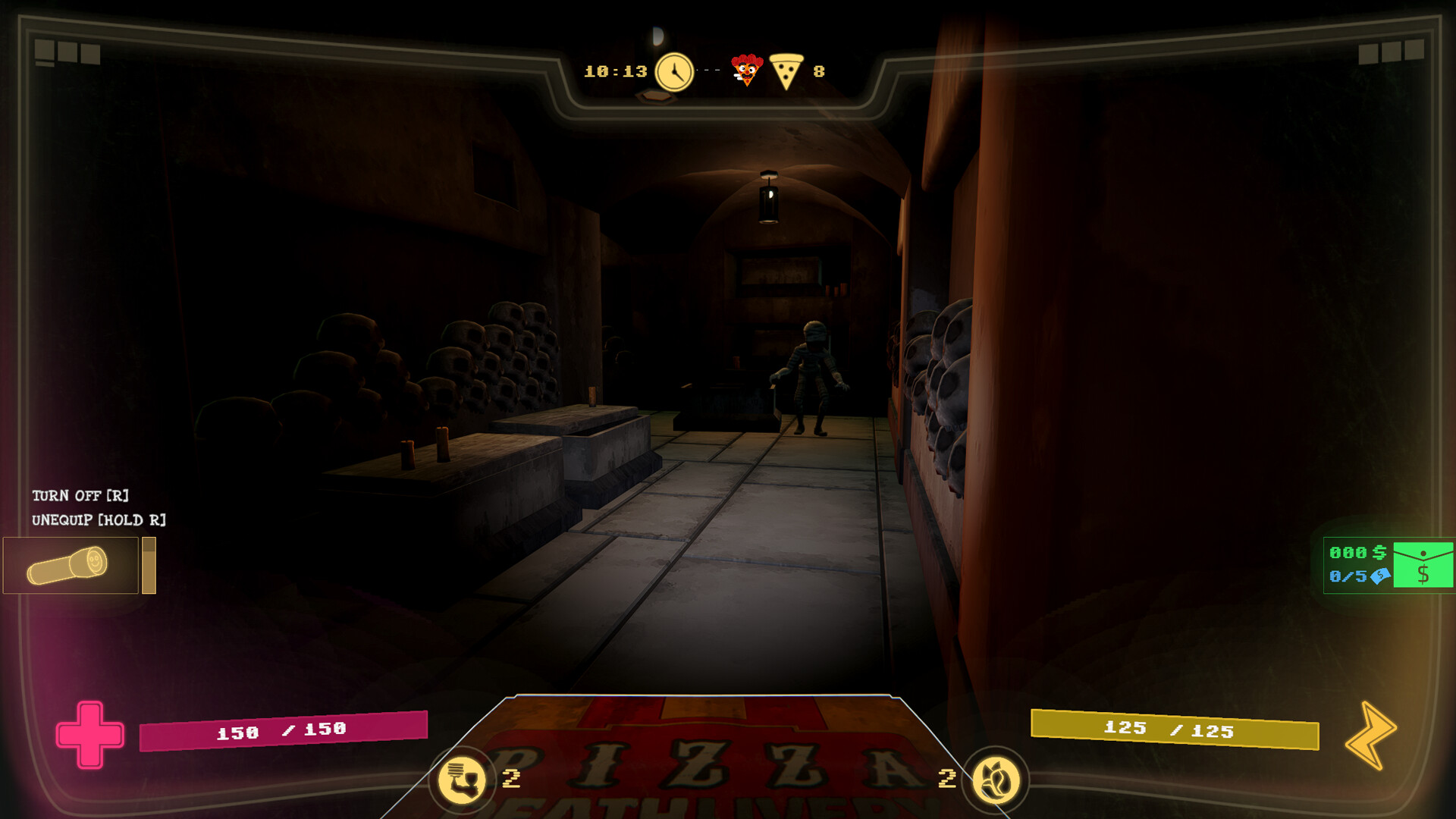Click the yellow lightning stamina icon

coord(1370,735)
